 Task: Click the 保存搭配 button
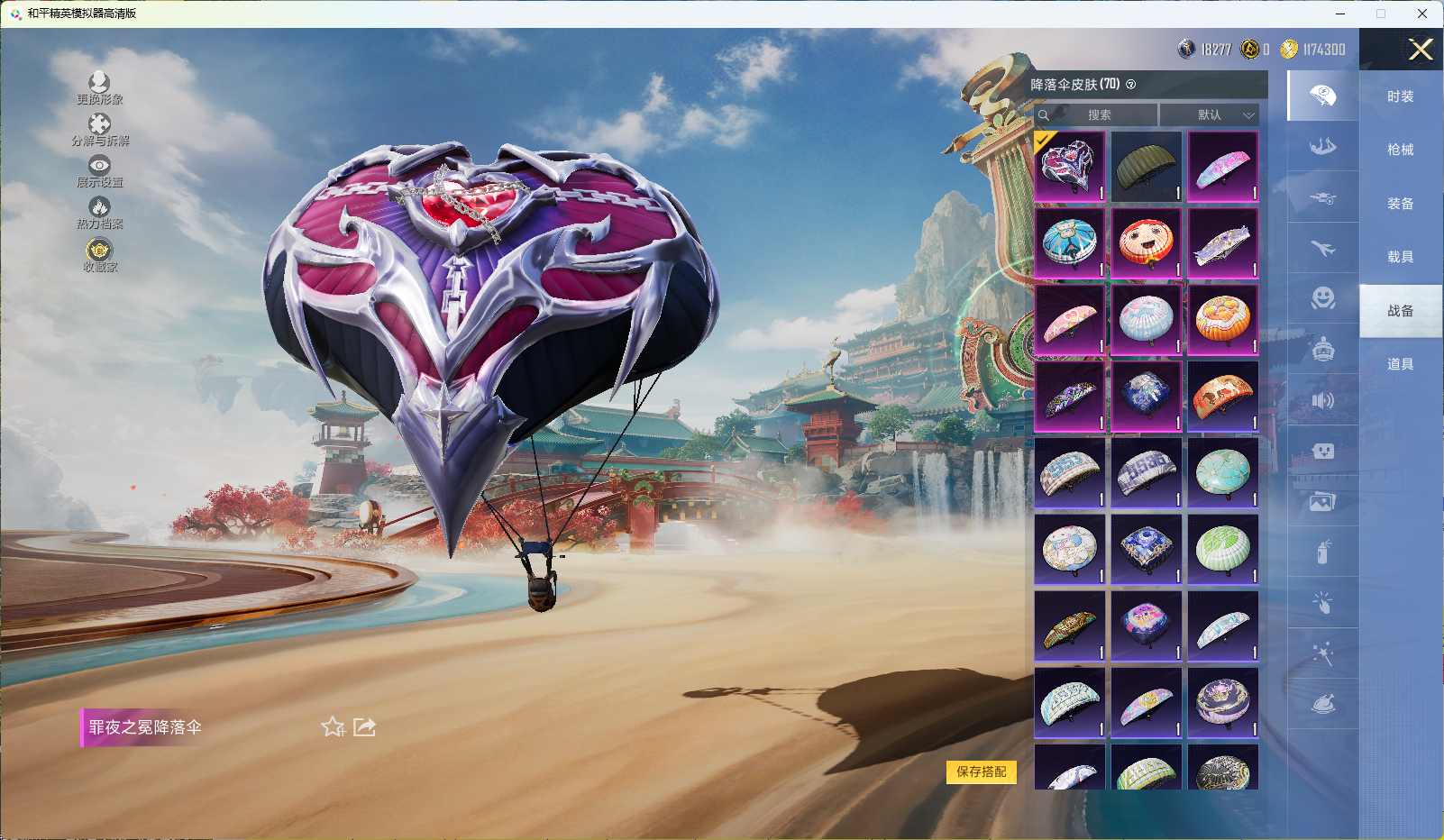click(x=981, y=772)
